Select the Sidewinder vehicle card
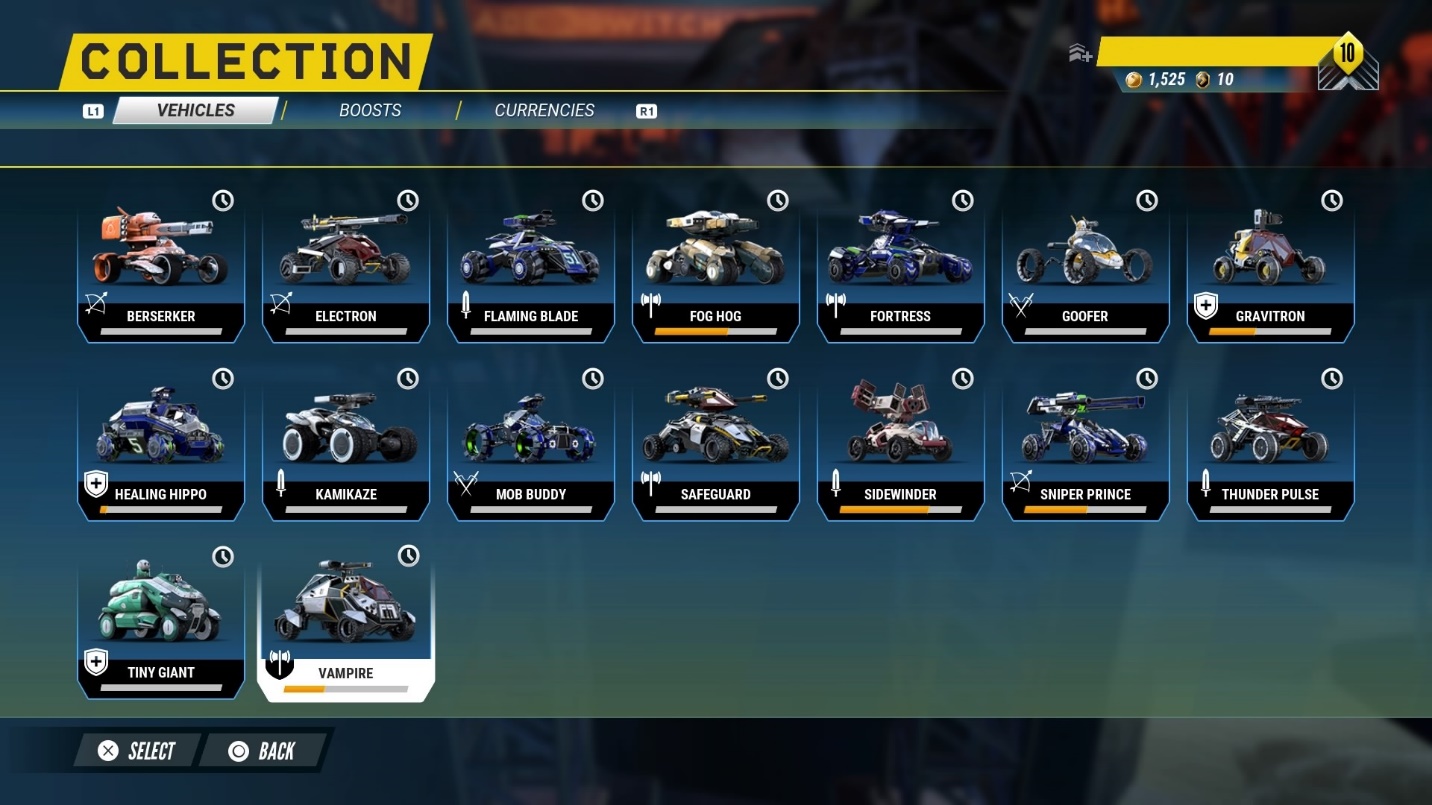The width and height of the screenshot is (1432, 805). coord(900,443)
